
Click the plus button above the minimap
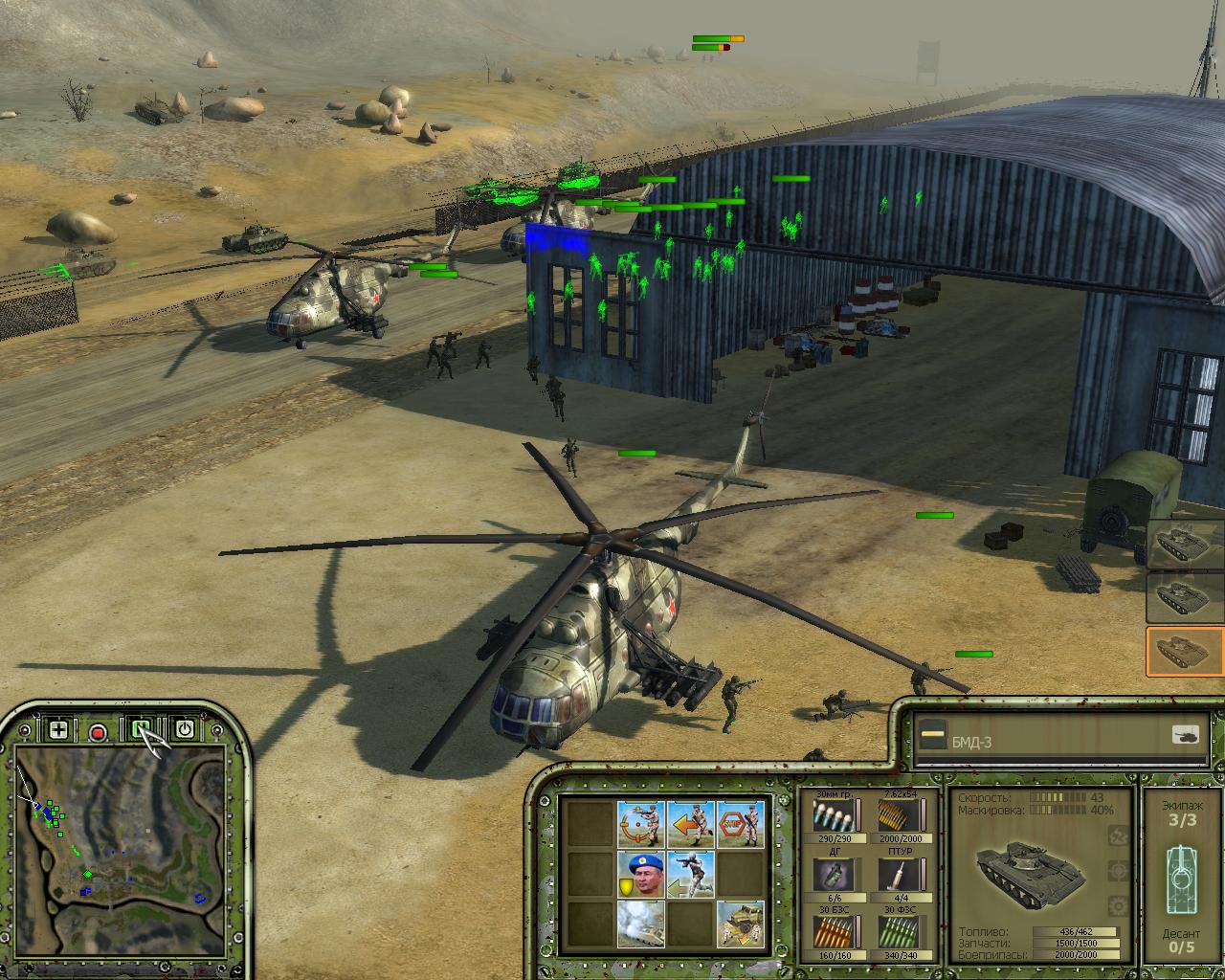58,730
